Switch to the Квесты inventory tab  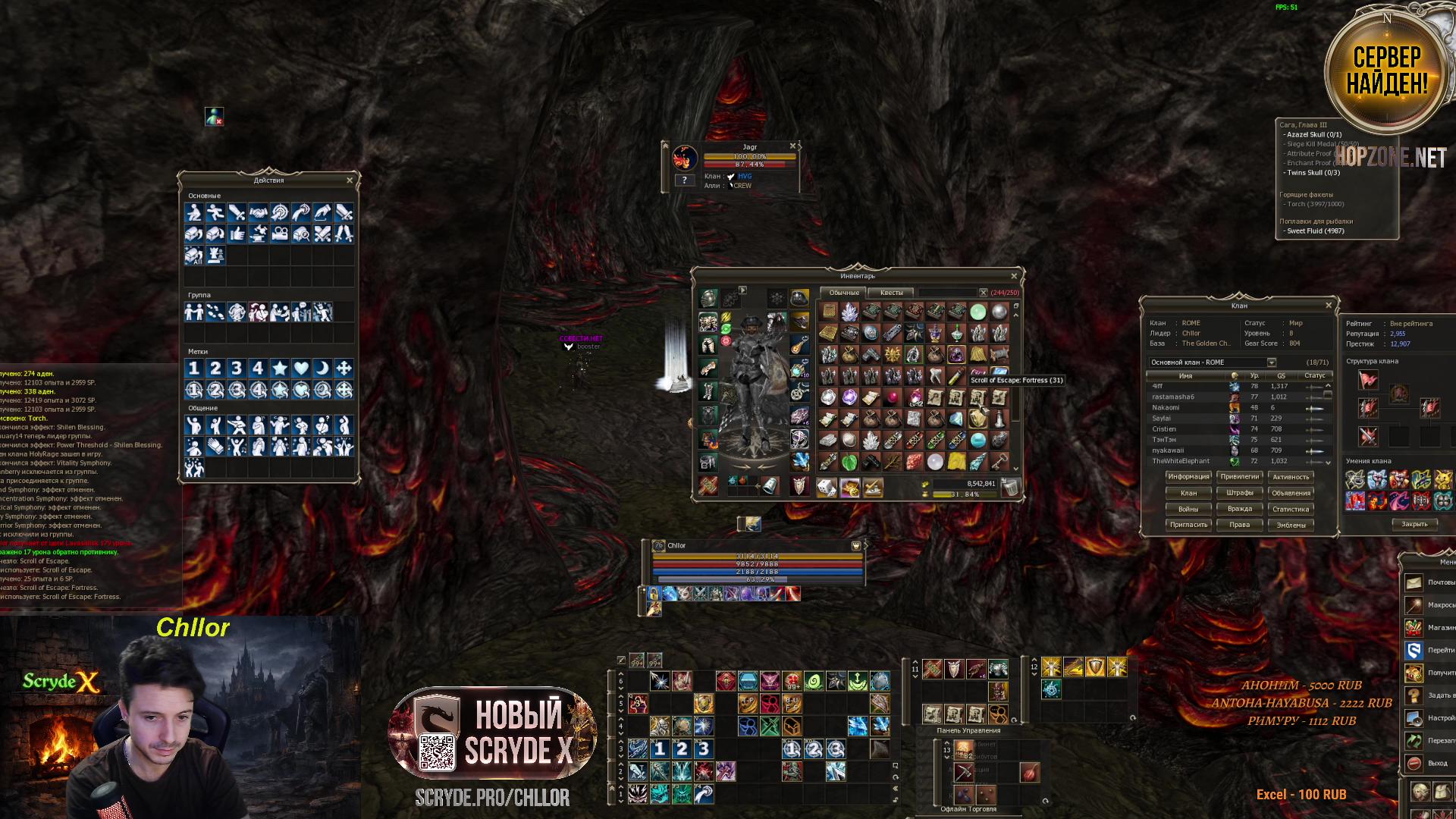coord(891,293)
